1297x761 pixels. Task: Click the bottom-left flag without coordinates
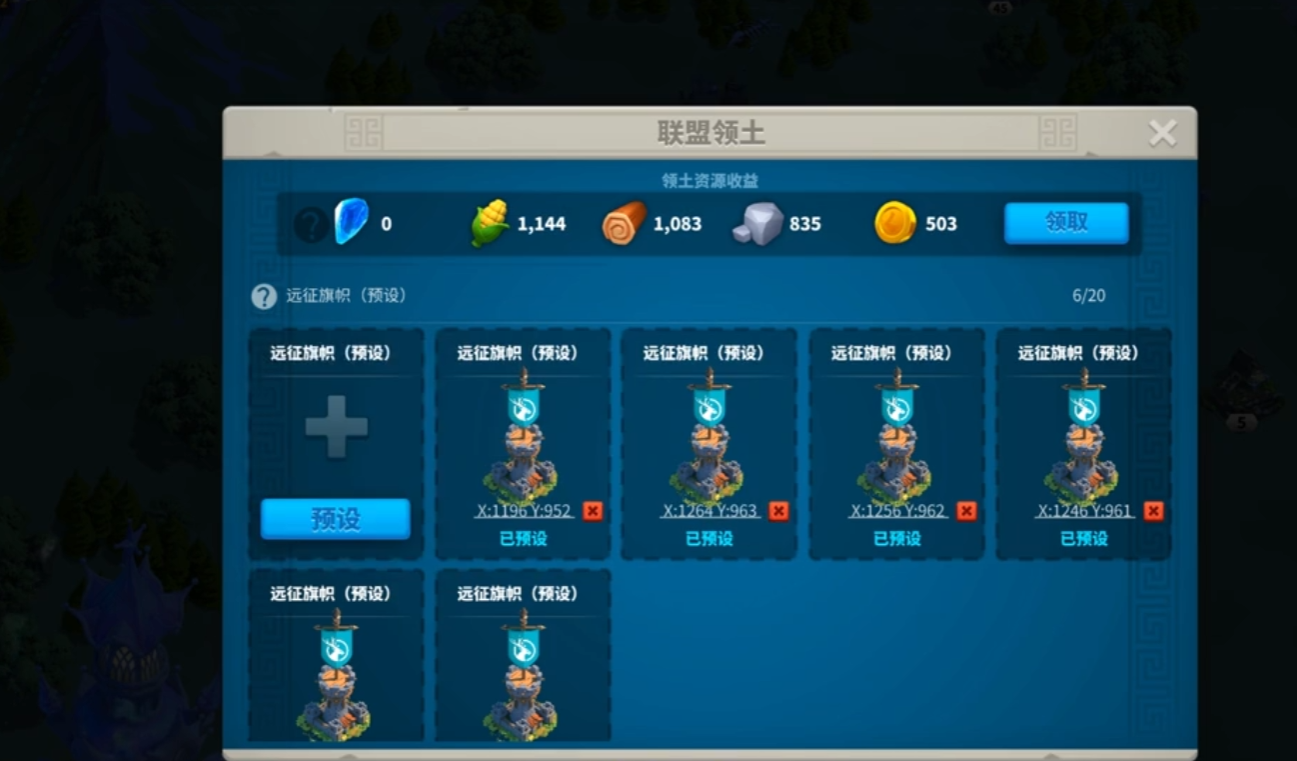click(x=335, y=670)
